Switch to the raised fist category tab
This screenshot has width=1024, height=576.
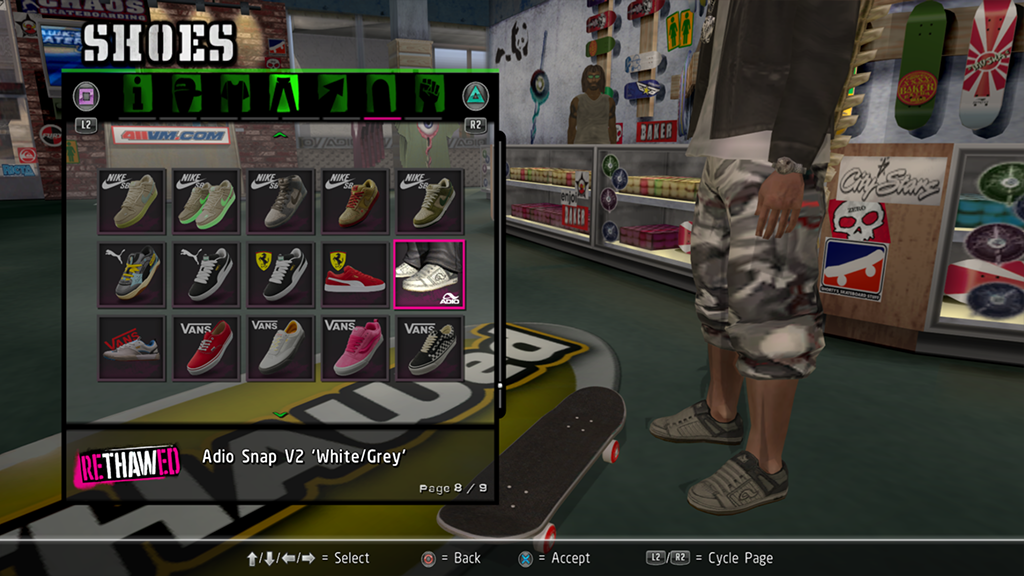point(429,96)
